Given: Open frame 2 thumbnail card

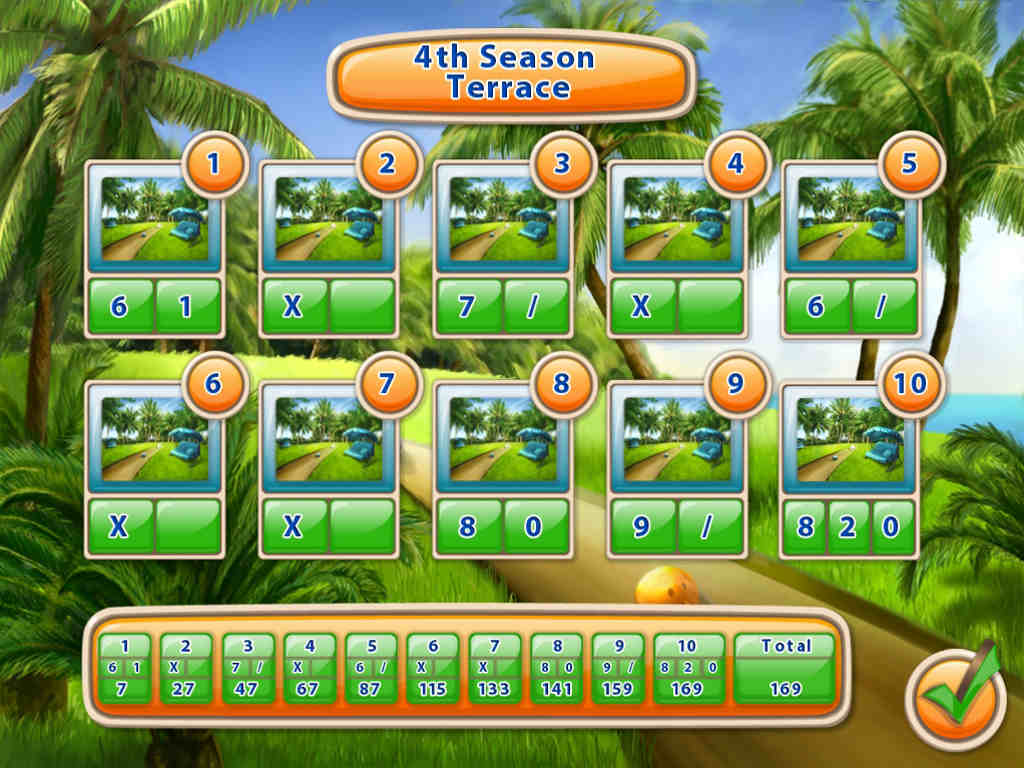Looking at the screenshot, I should 328,220.
